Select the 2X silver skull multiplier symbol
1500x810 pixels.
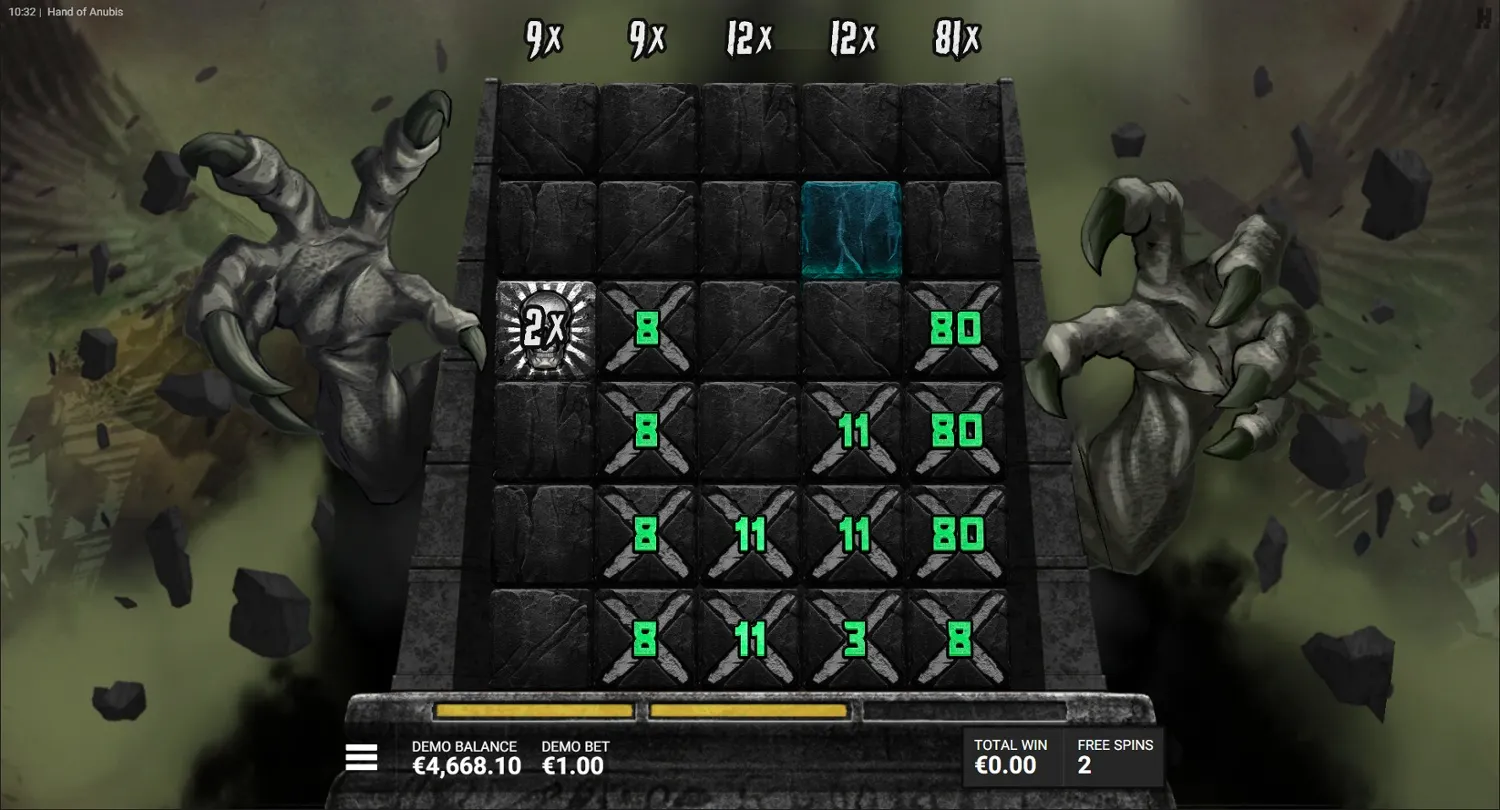pos(545,330)
